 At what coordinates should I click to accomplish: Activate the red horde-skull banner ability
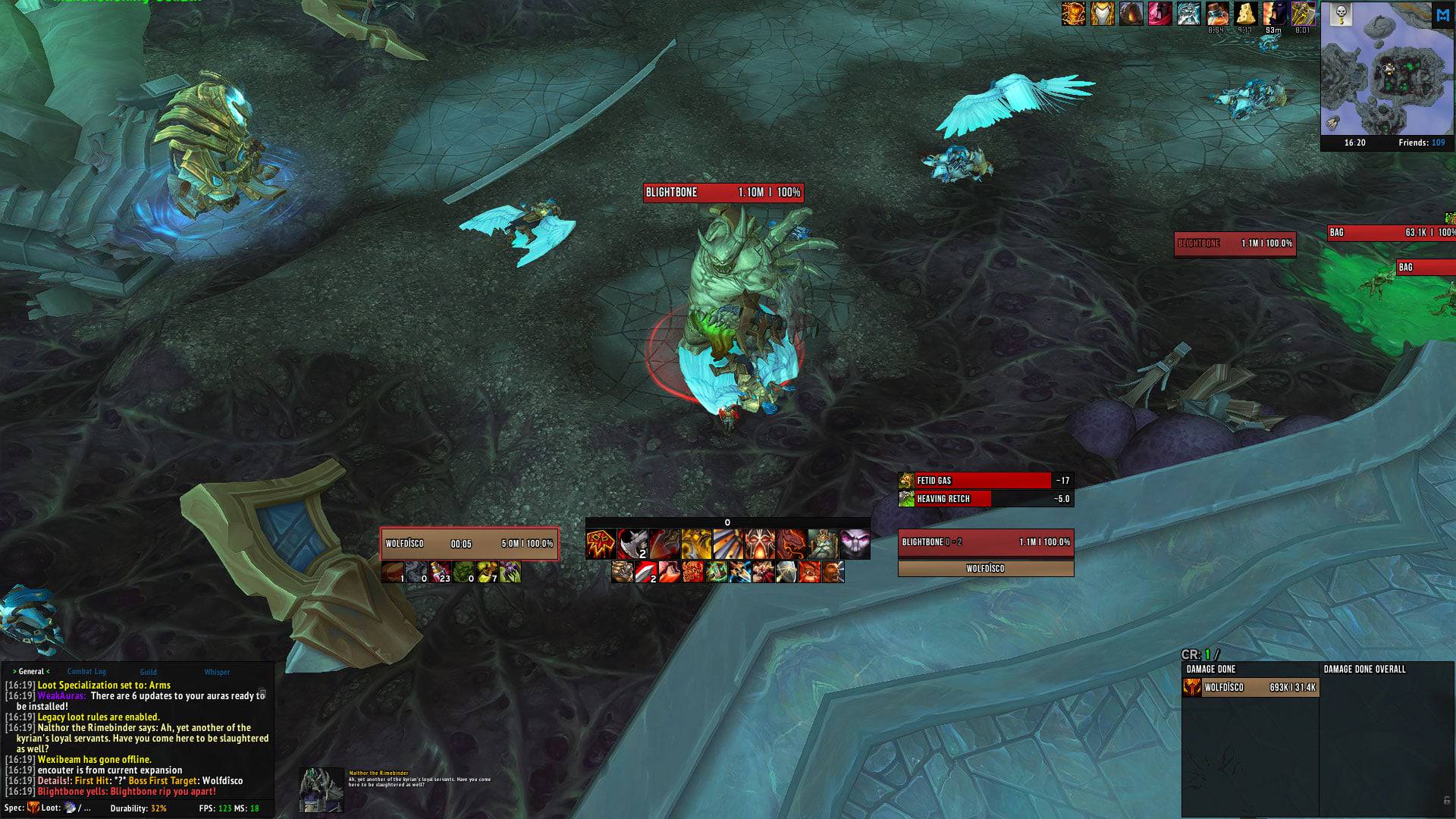(x=601, y=544)
